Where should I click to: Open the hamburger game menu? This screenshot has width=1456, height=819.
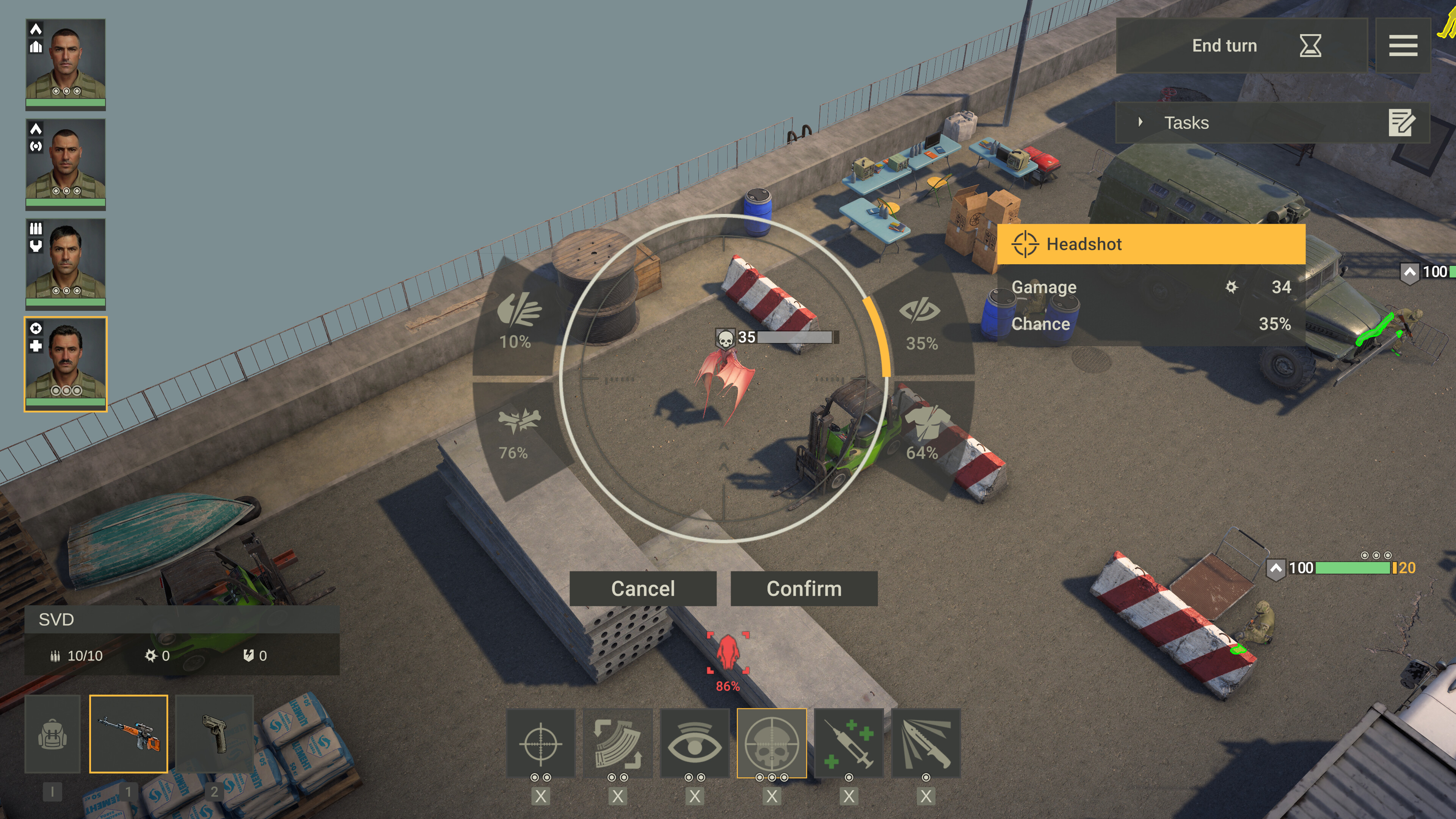coord(1403,46)
